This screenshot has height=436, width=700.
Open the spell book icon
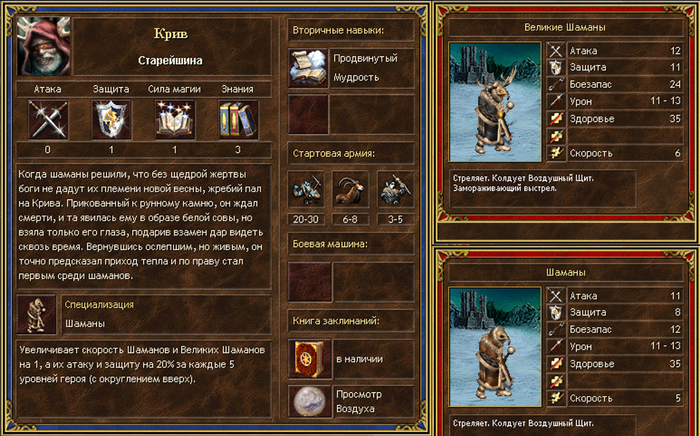click(x=308, y=358)
